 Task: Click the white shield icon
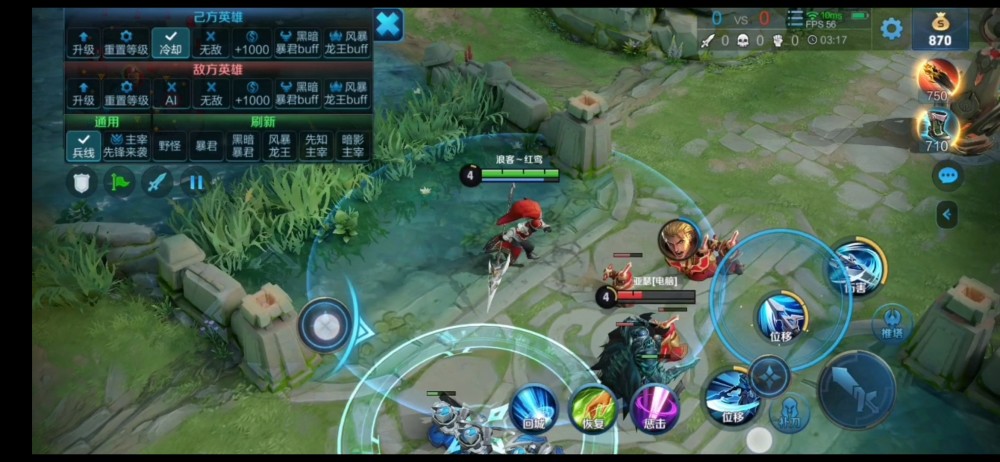click(x=81, y=182)
